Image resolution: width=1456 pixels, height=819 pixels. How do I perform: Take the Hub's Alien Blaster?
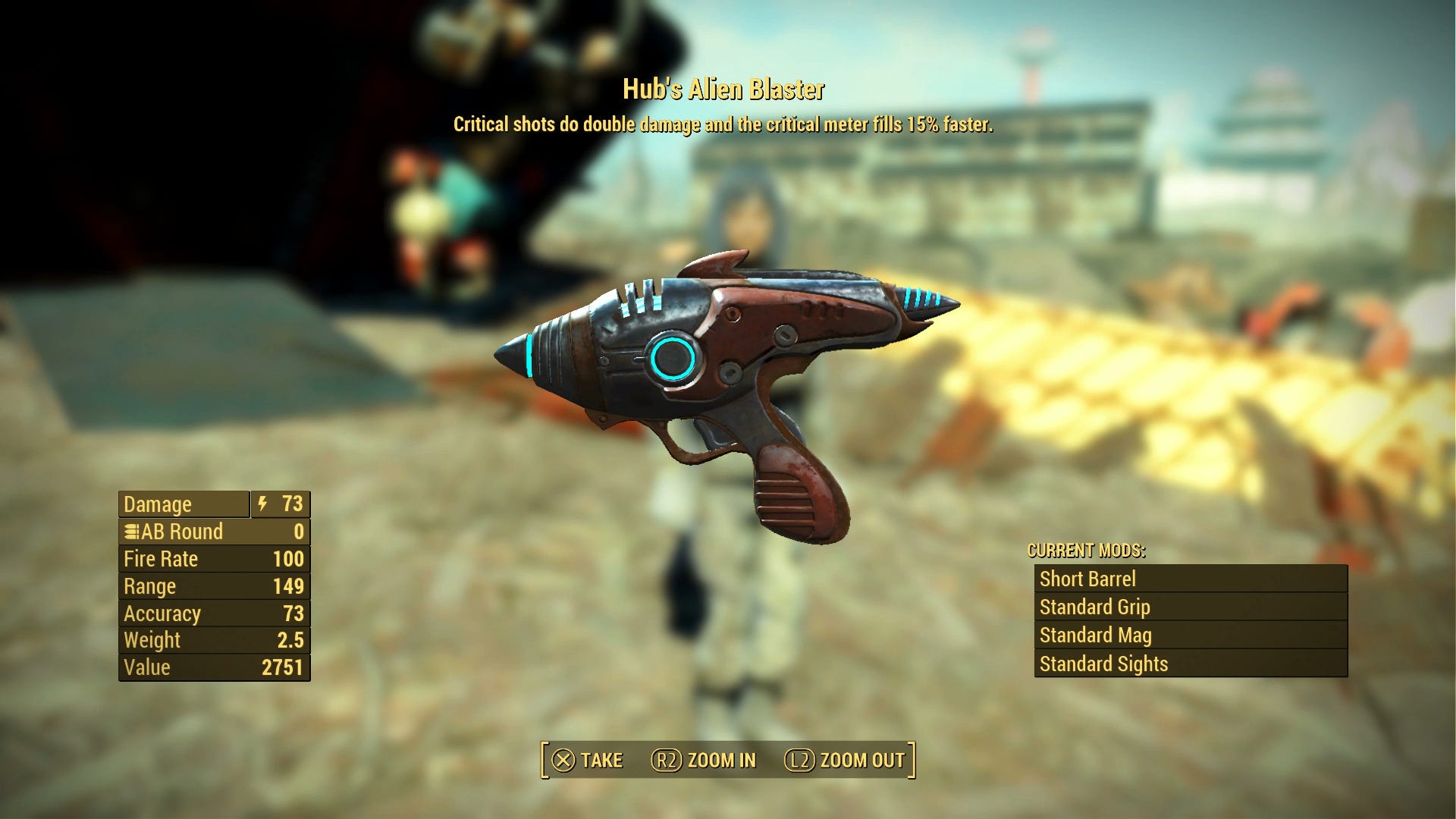pyautogui.click(x=599, y=760)
